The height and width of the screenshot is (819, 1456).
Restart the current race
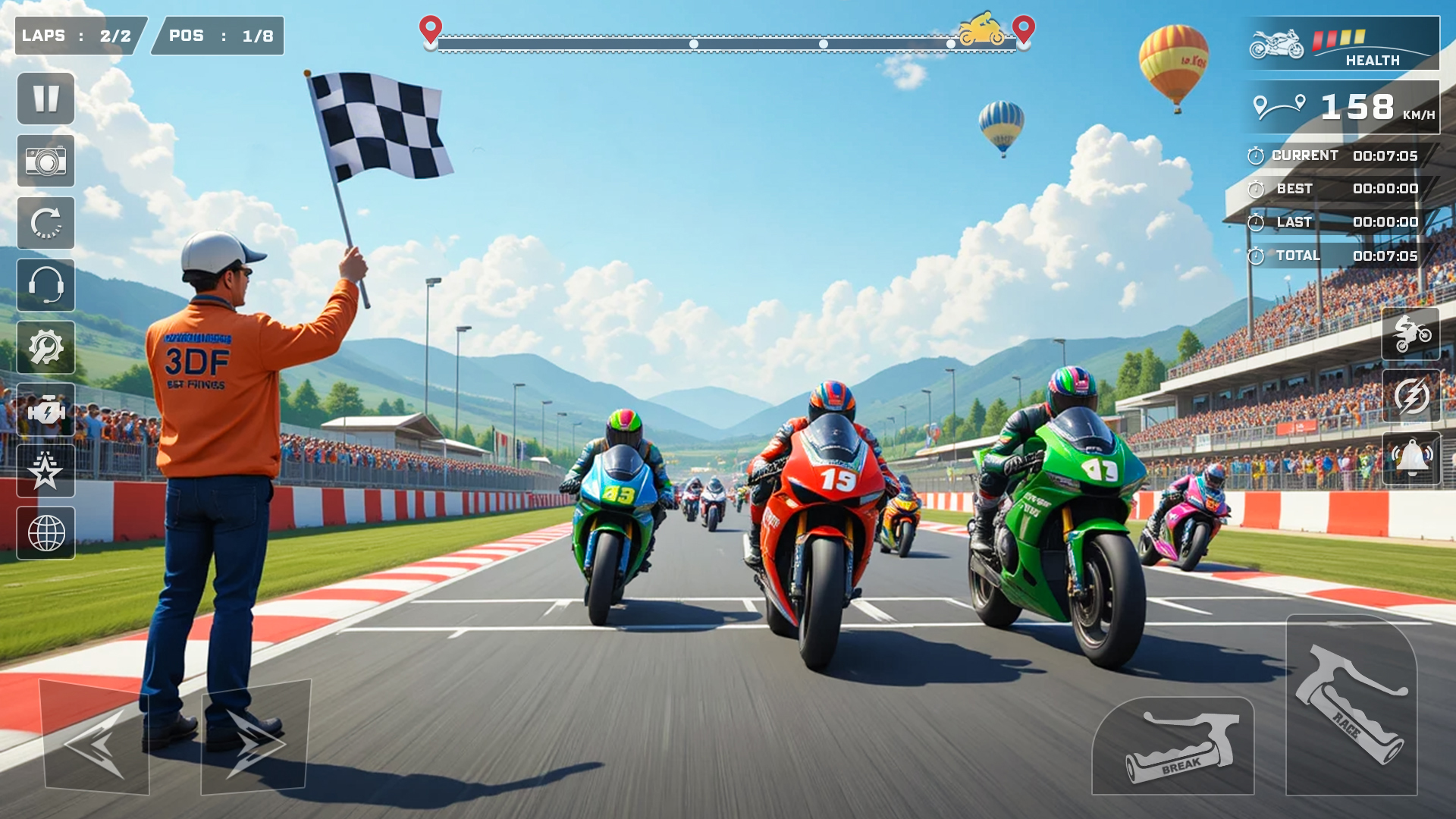(x=45, y=224)
